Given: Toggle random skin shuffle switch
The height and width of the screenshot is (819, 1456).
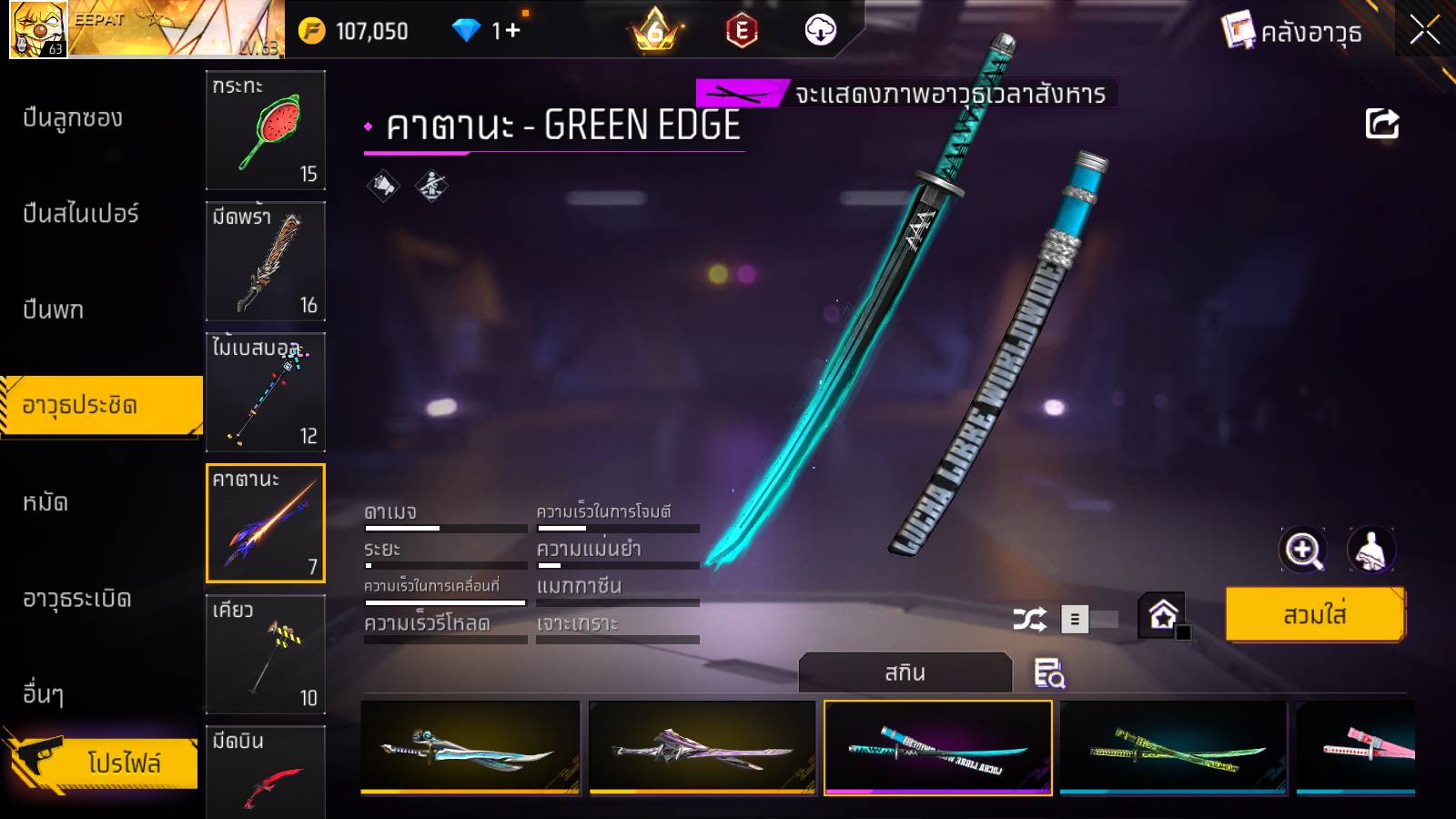Looking at the screenshot, I should [1090, 620].
